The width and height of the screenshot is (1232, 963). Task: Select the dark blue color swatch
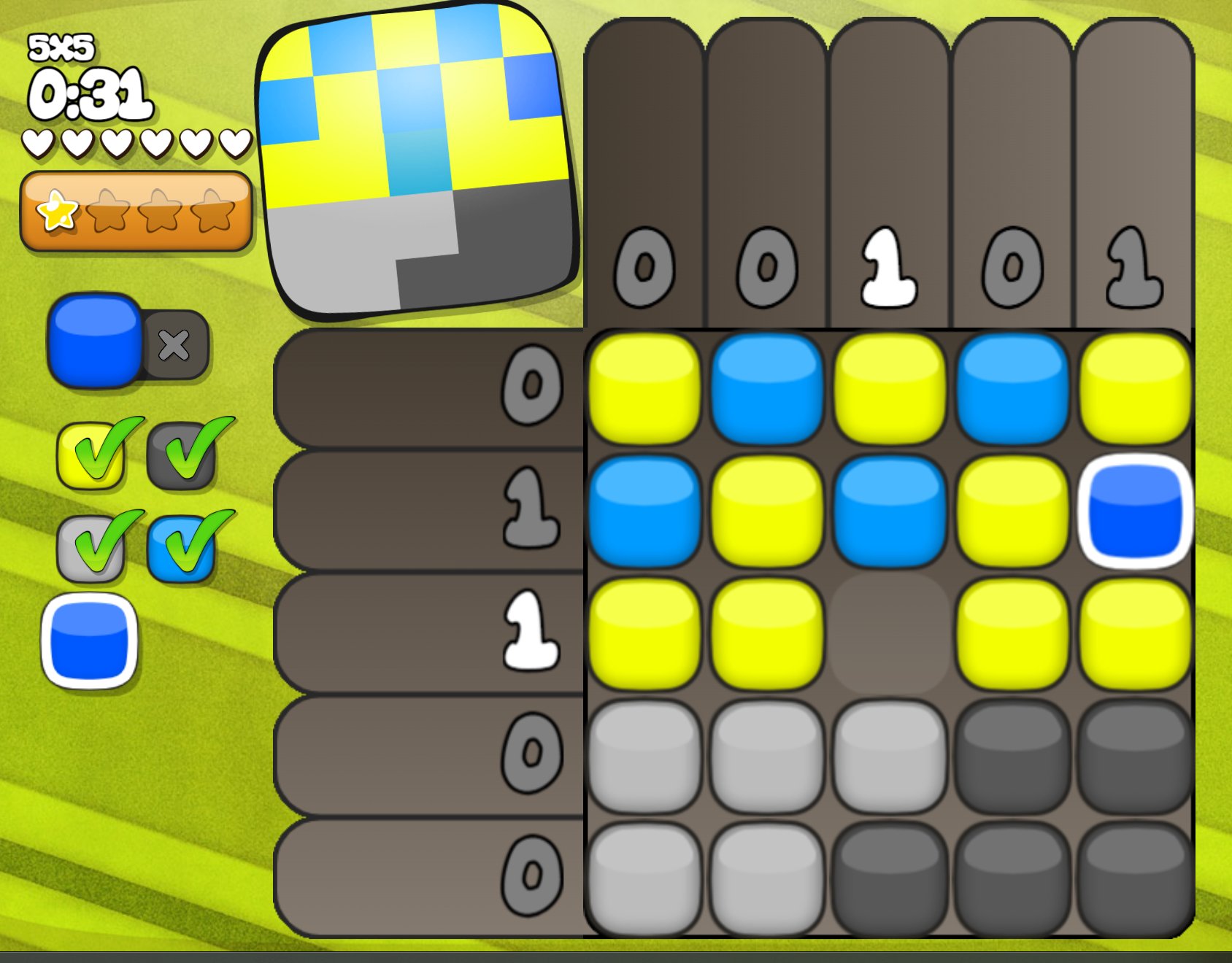pyautogui.click(x=90, y=642)
